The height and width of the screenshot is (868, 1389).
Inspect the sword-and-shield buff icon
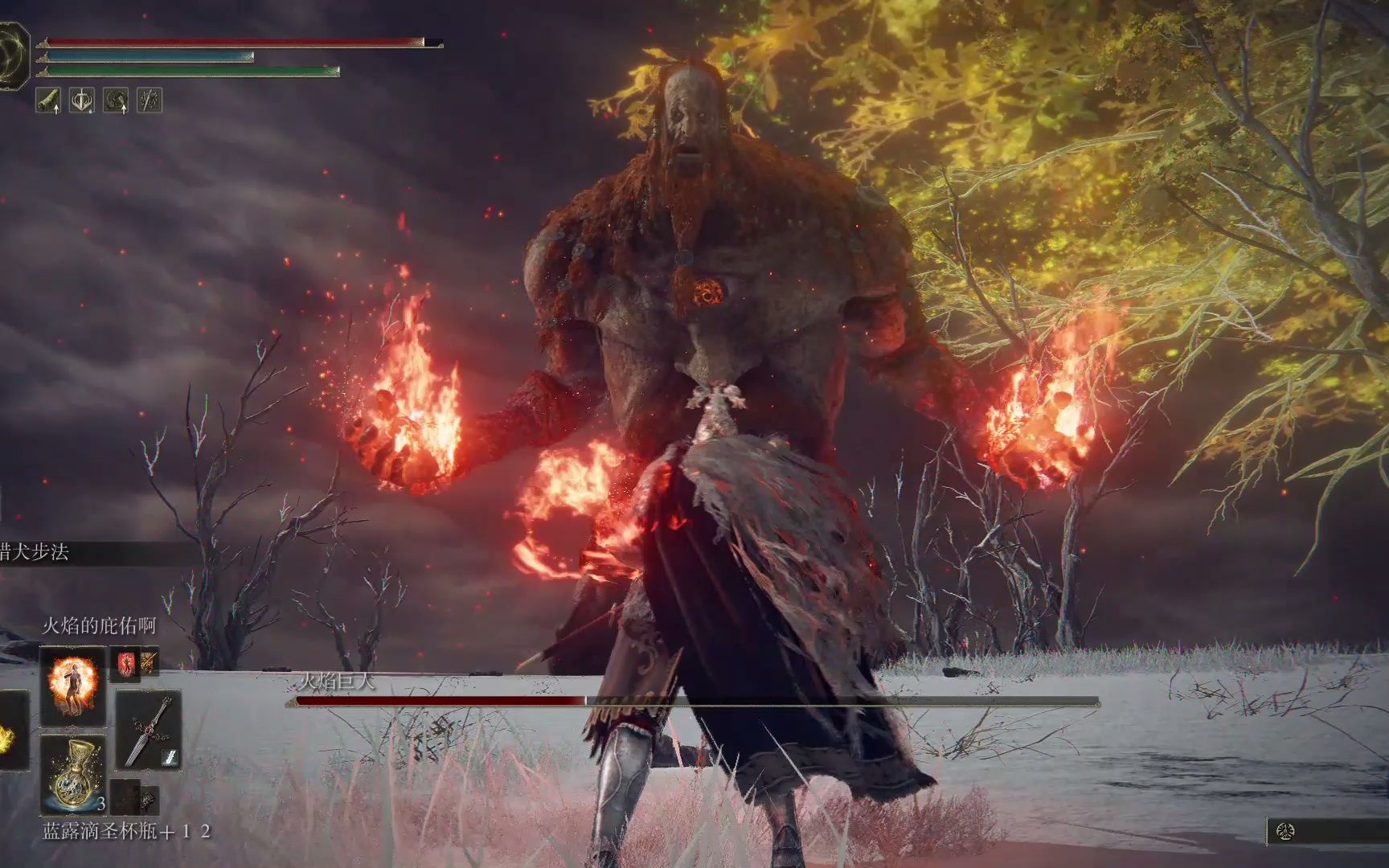(x=82, y=100)
